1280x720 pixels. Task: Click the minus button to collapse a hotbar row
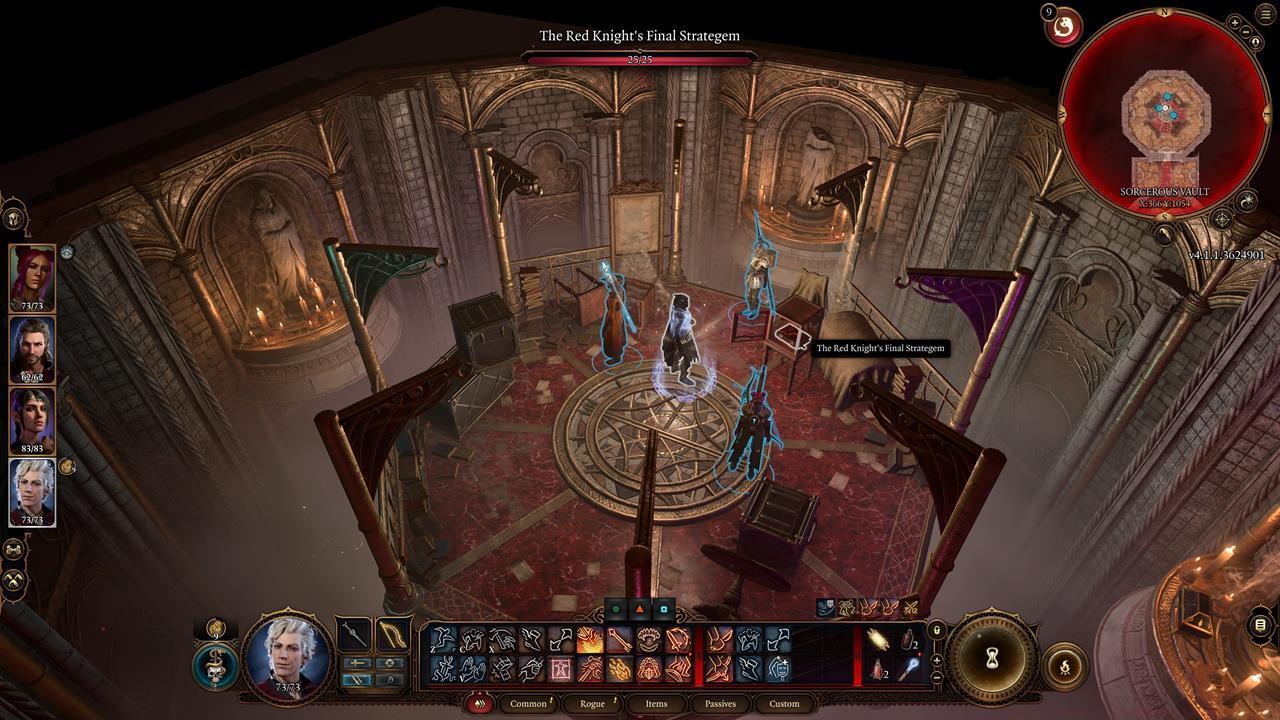tap(936, 677)
